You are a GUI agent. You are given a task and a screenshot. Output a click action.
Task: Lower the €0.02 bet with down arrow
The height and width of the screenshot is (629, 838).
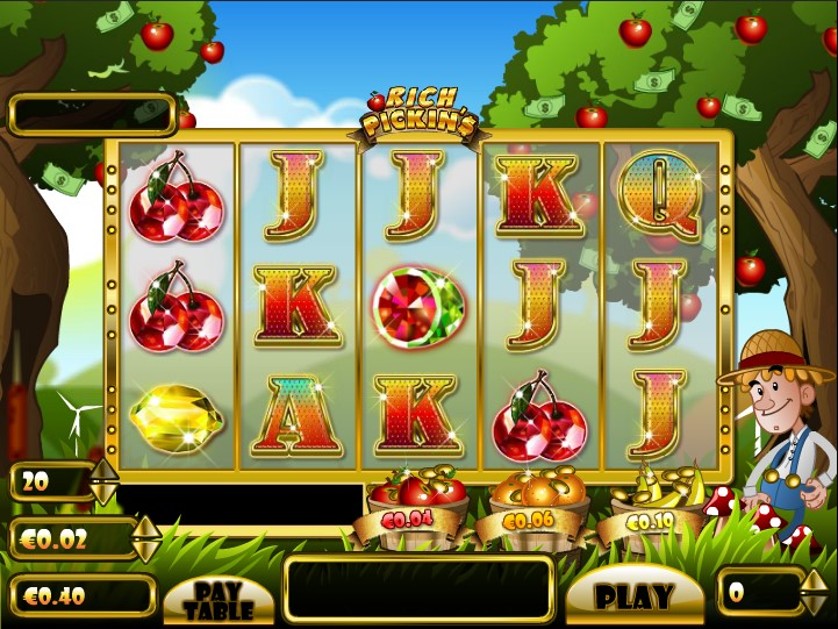(146, 550)
